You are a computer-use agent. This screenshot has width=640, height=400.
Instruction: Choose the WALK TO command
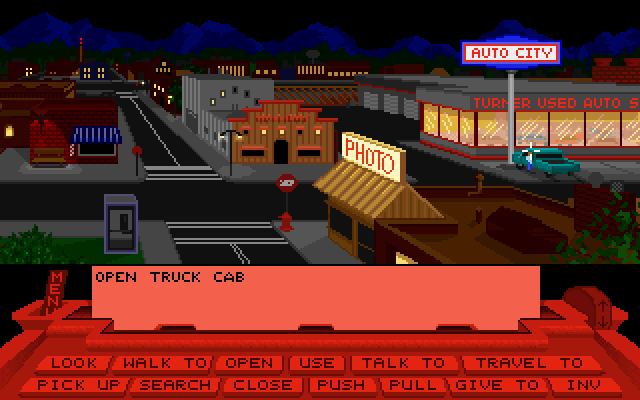click(x=162, y=363)
